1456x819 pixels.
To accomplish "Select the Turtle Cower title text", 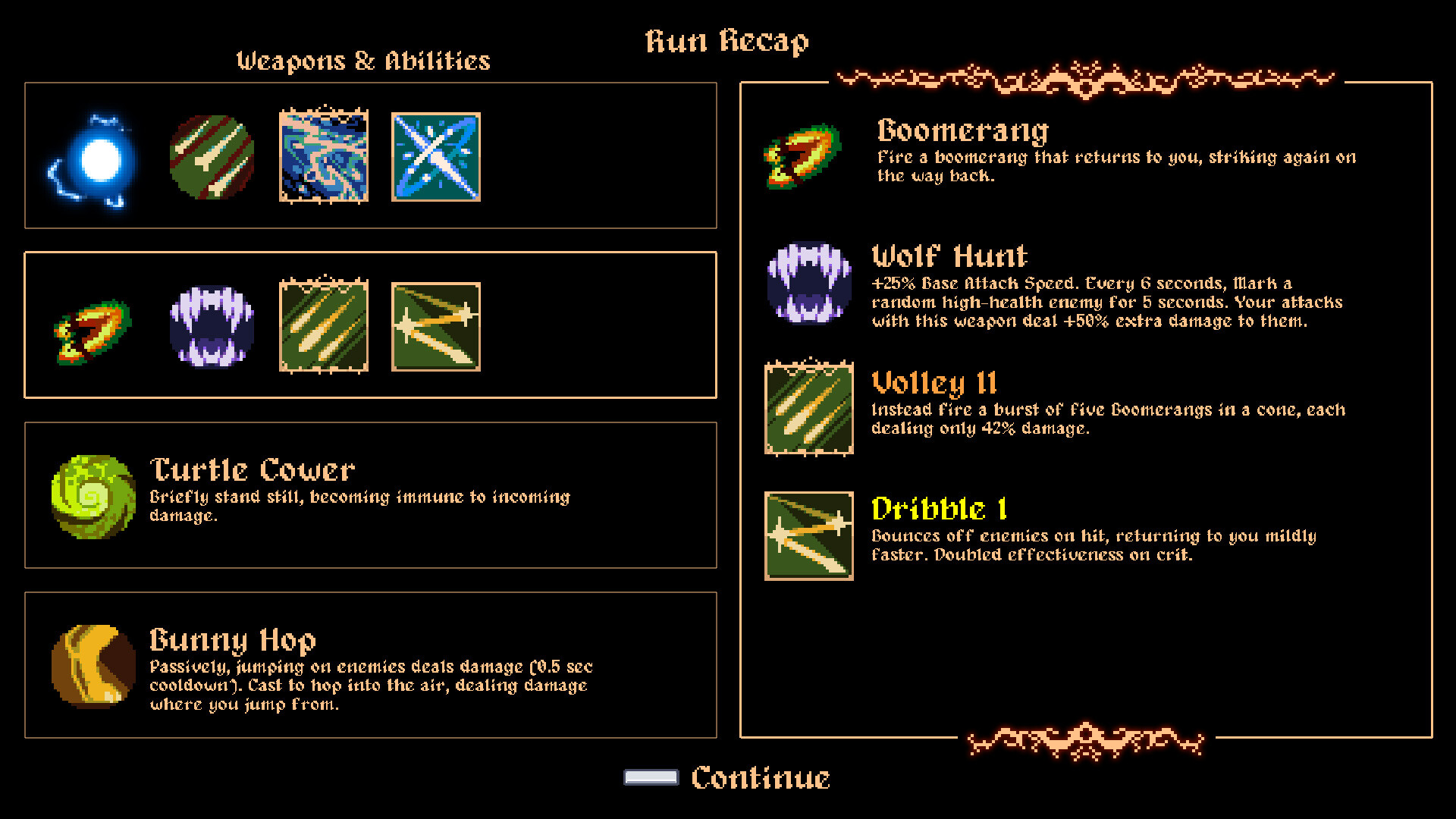I will [x=252, y=469].
